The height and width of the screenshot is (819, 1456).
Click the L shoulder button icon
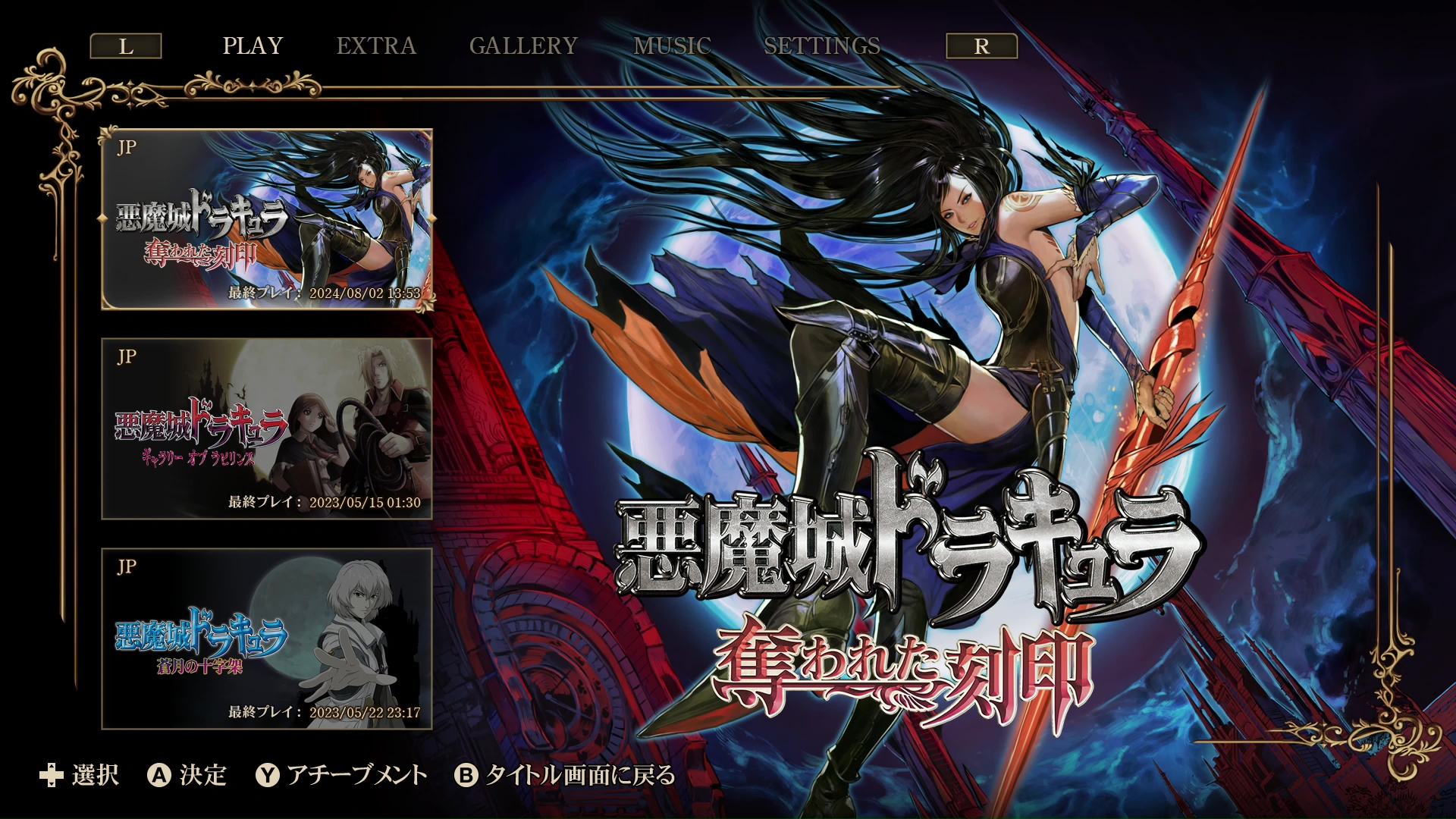[126, 45]
